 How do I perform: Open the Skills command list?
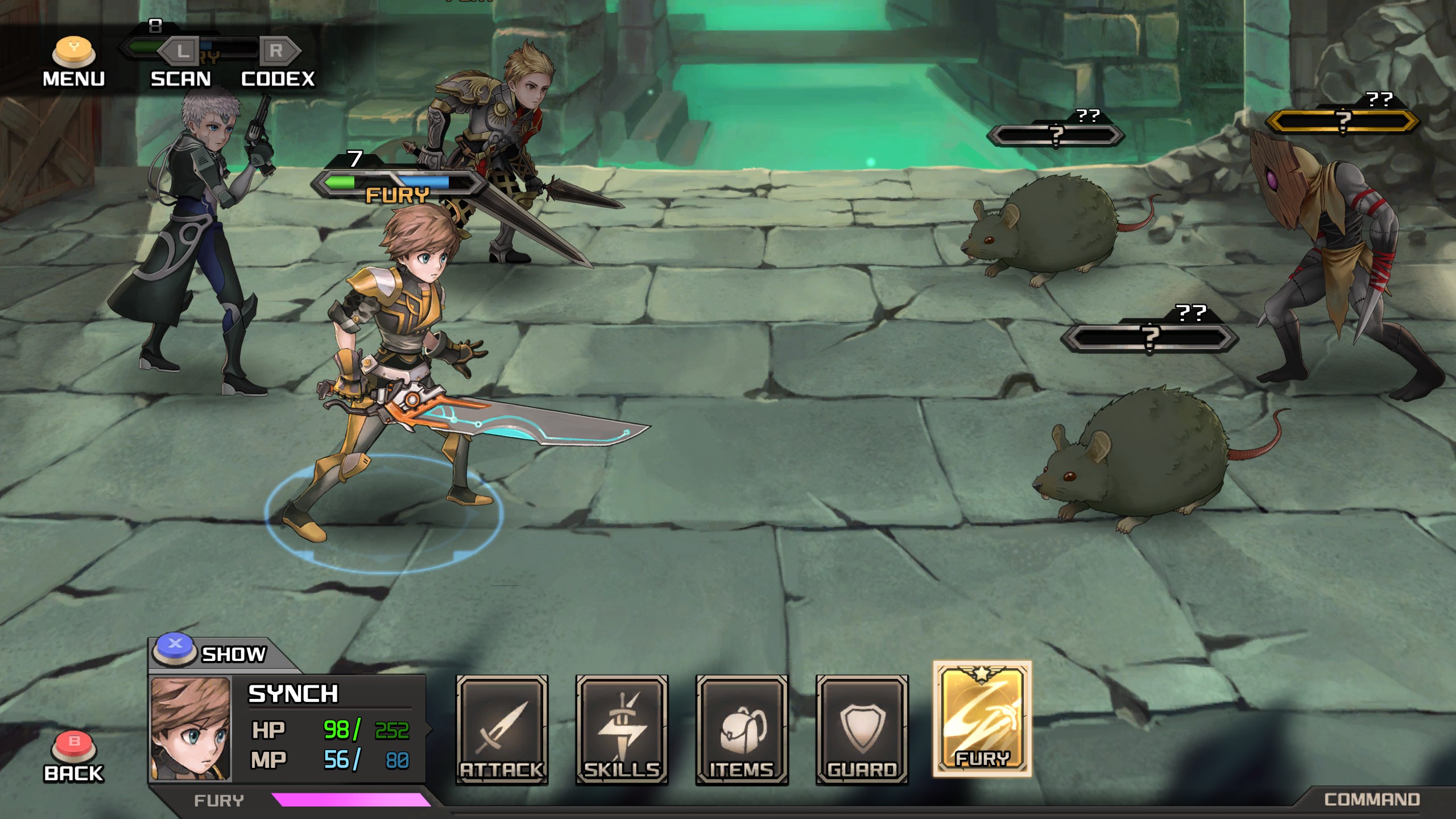tap(622, 730)
